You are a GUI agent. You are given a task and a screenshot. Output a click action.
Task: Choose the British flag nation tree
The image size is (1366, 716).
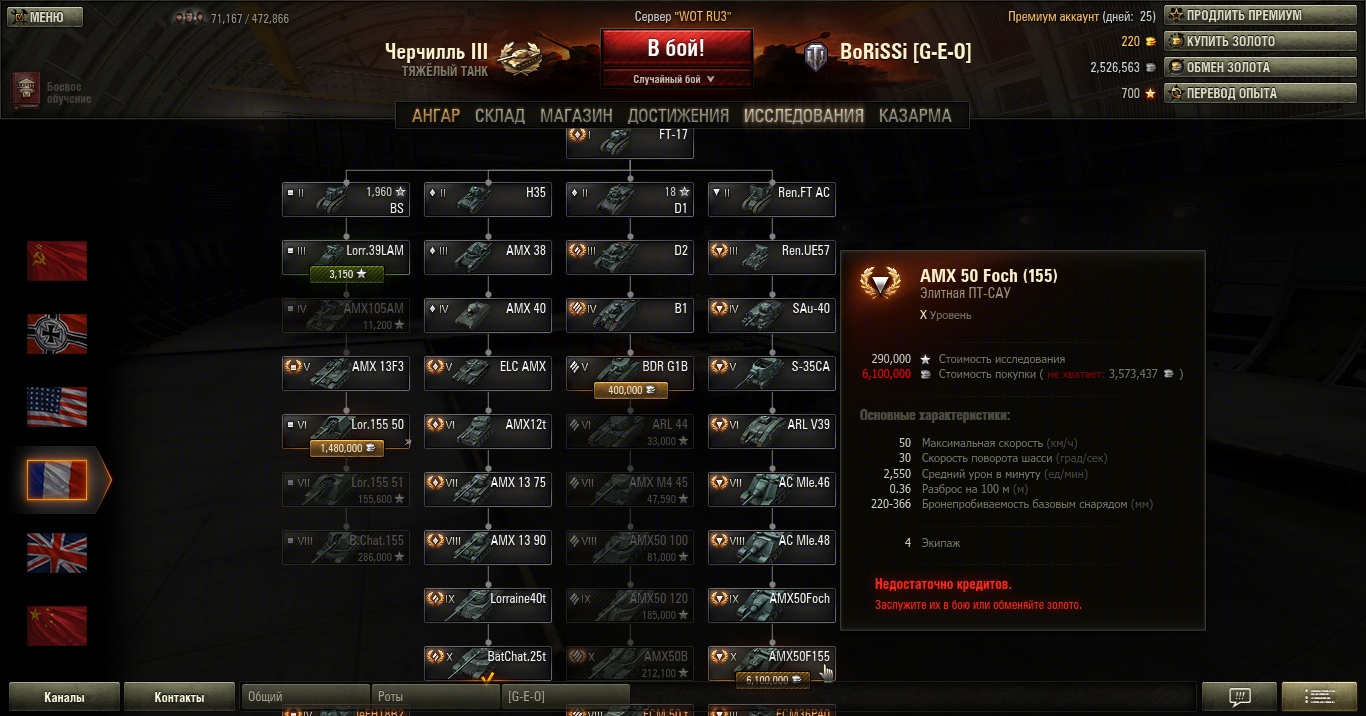point(57,553)
